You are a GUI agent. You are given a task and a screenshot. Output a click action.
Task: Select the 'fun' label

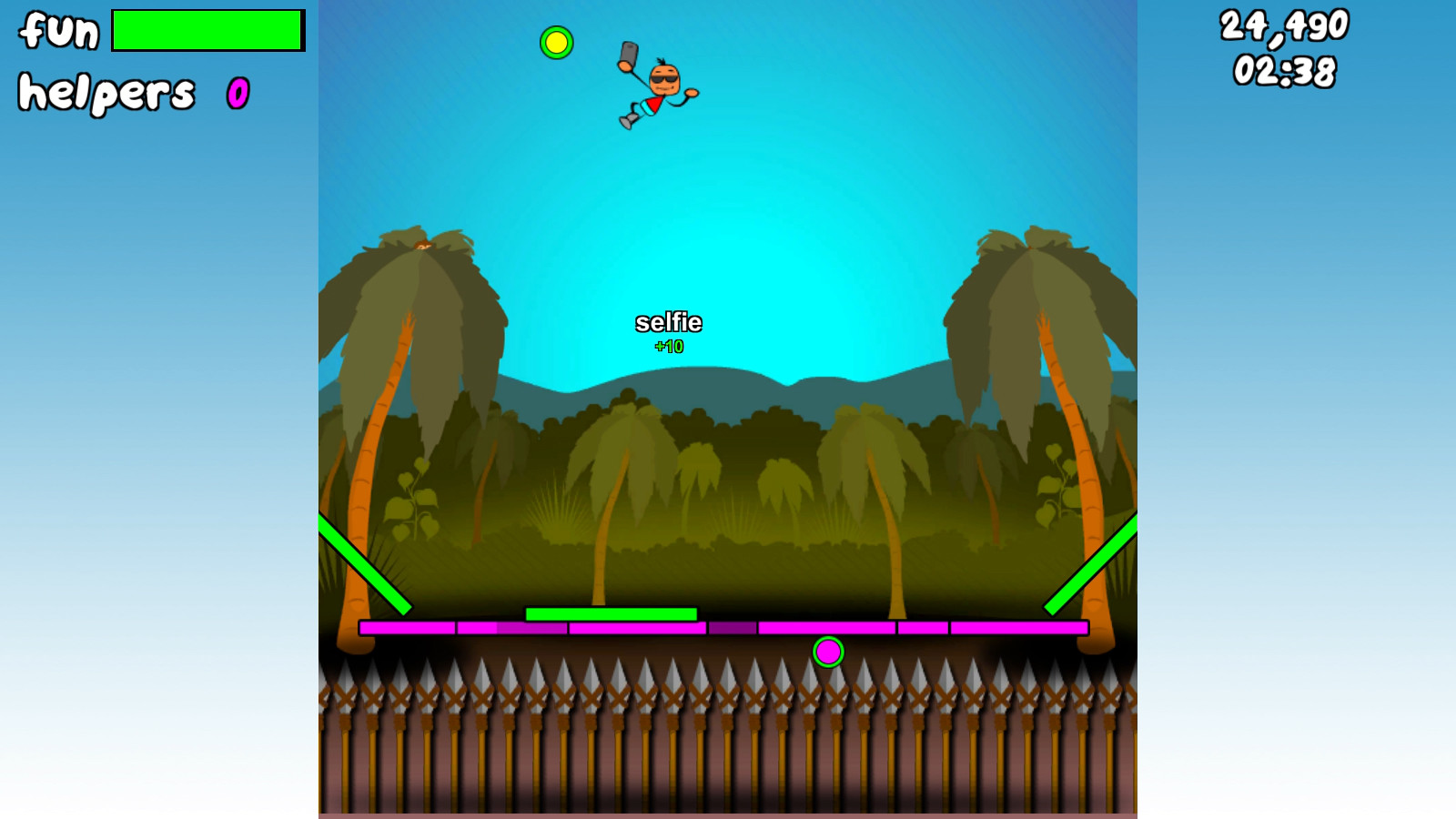[56, 30]
